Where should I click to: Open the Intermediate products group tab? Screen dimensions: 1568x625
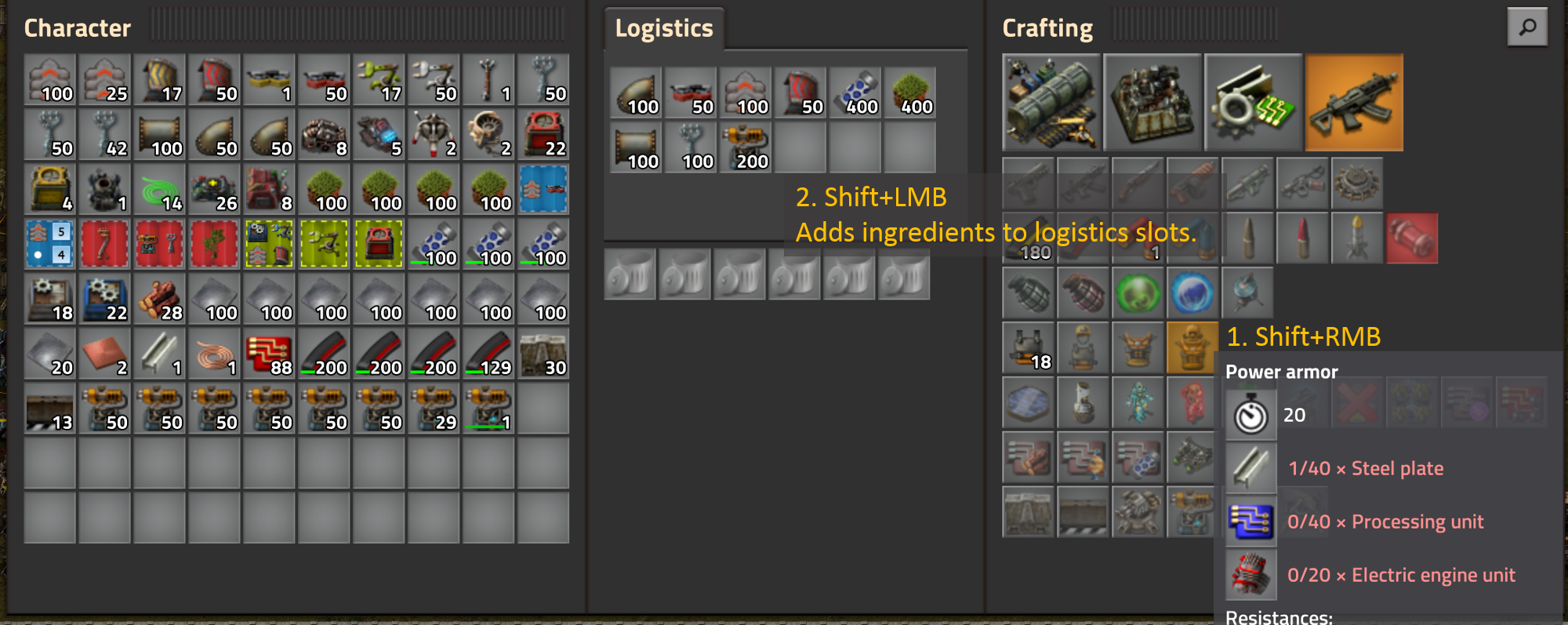[1253, 102]
